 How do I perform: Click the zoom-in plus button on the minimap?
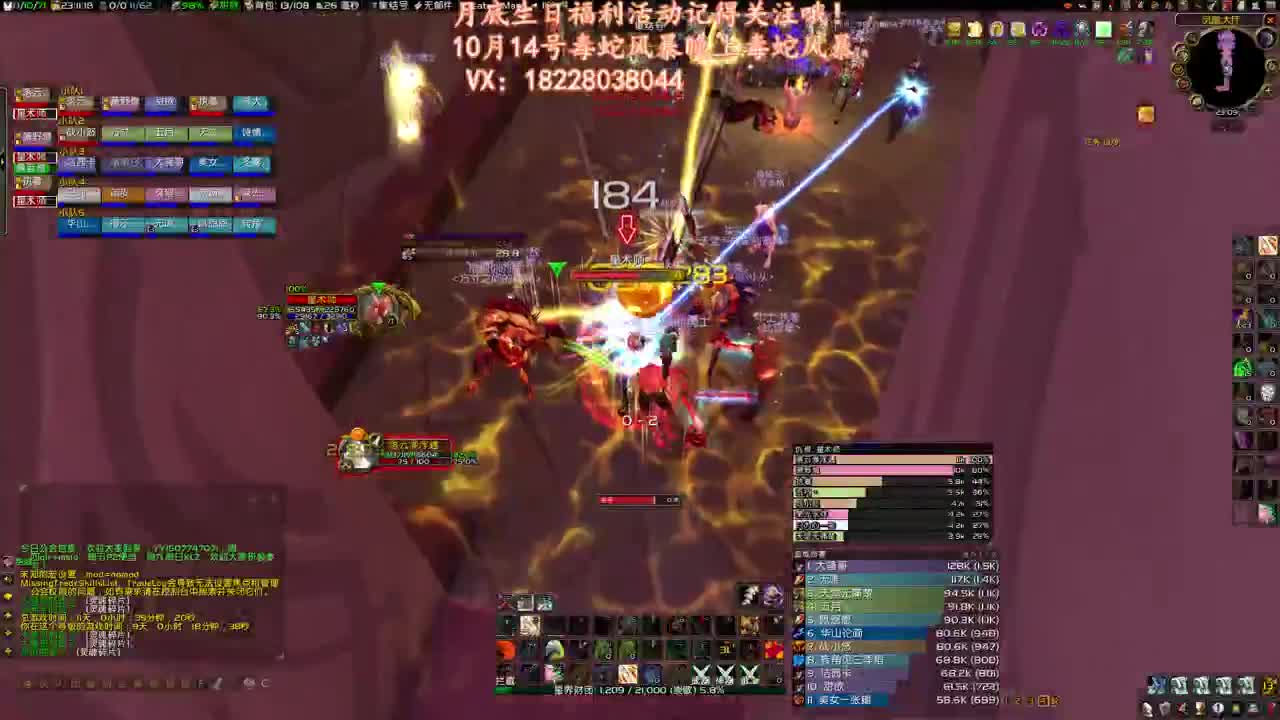coord(1269,90)
